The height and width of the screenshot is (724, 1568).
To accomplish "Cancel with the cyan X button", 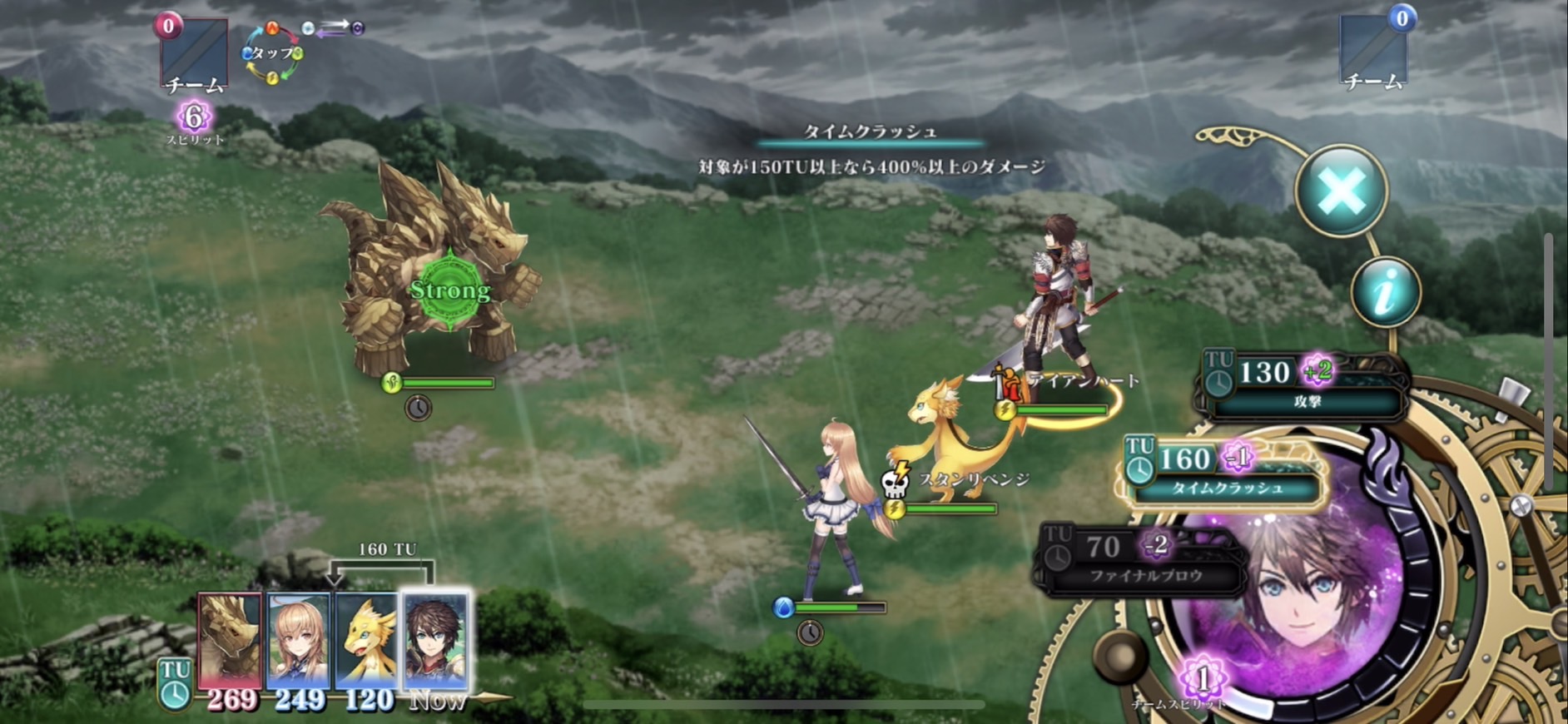I will click(1341, 191).
